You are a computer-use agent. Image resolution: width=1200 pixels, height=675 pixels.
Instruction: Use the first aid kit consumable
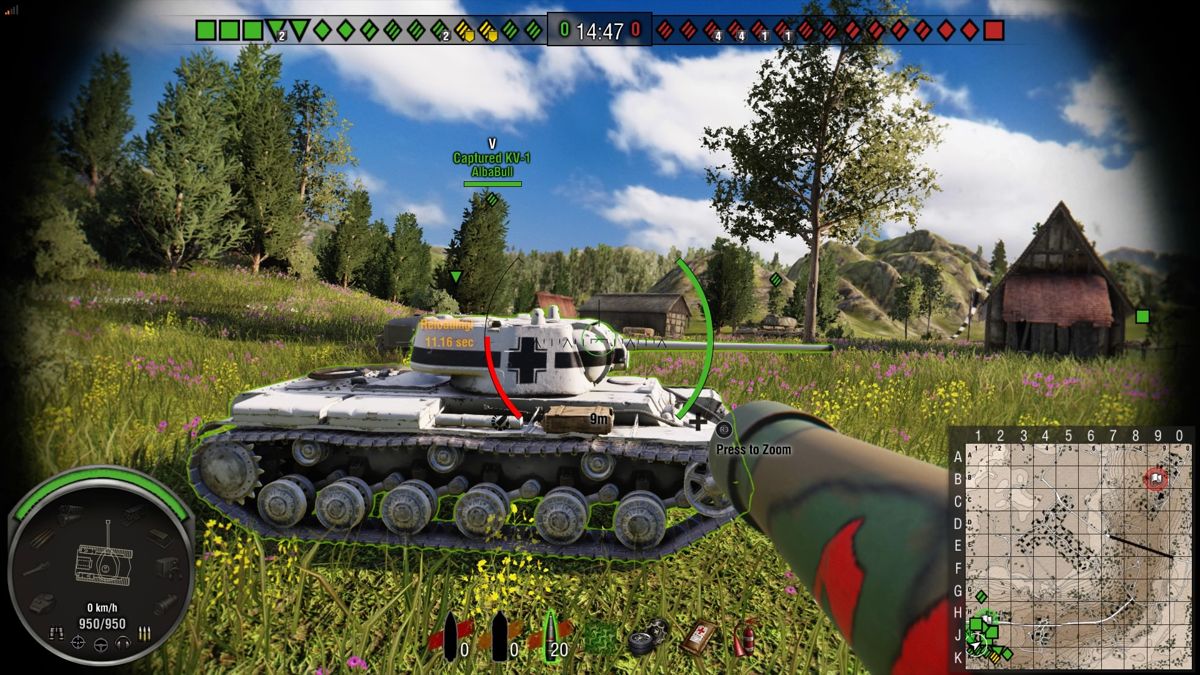699,637
